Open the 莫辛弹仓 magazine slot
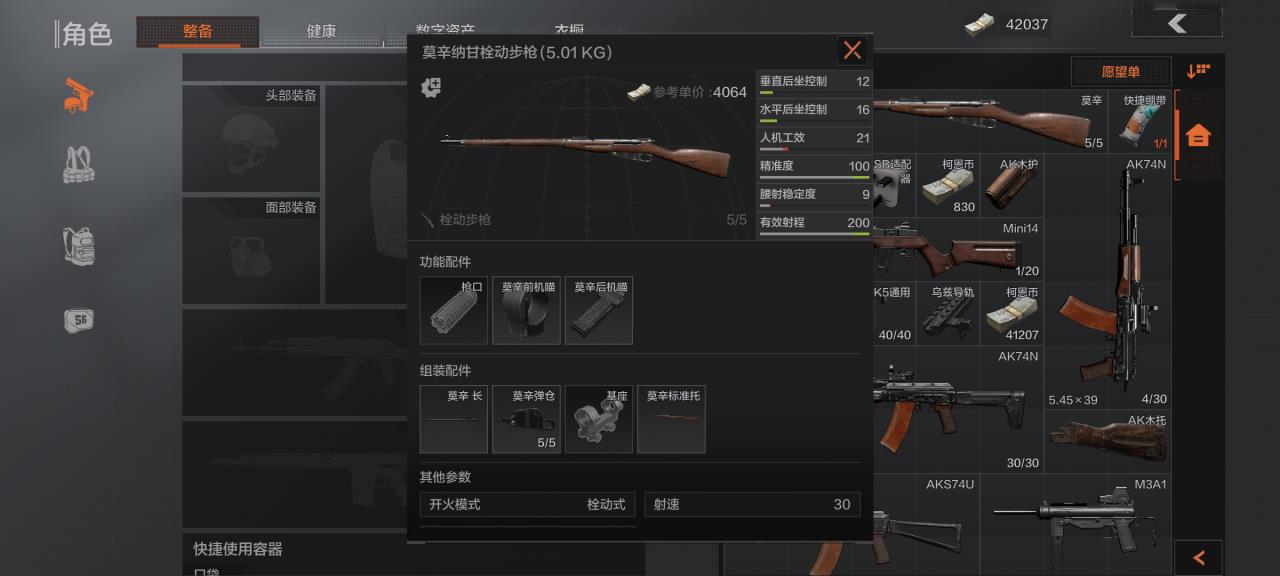1280x576 pixels. 526,420
